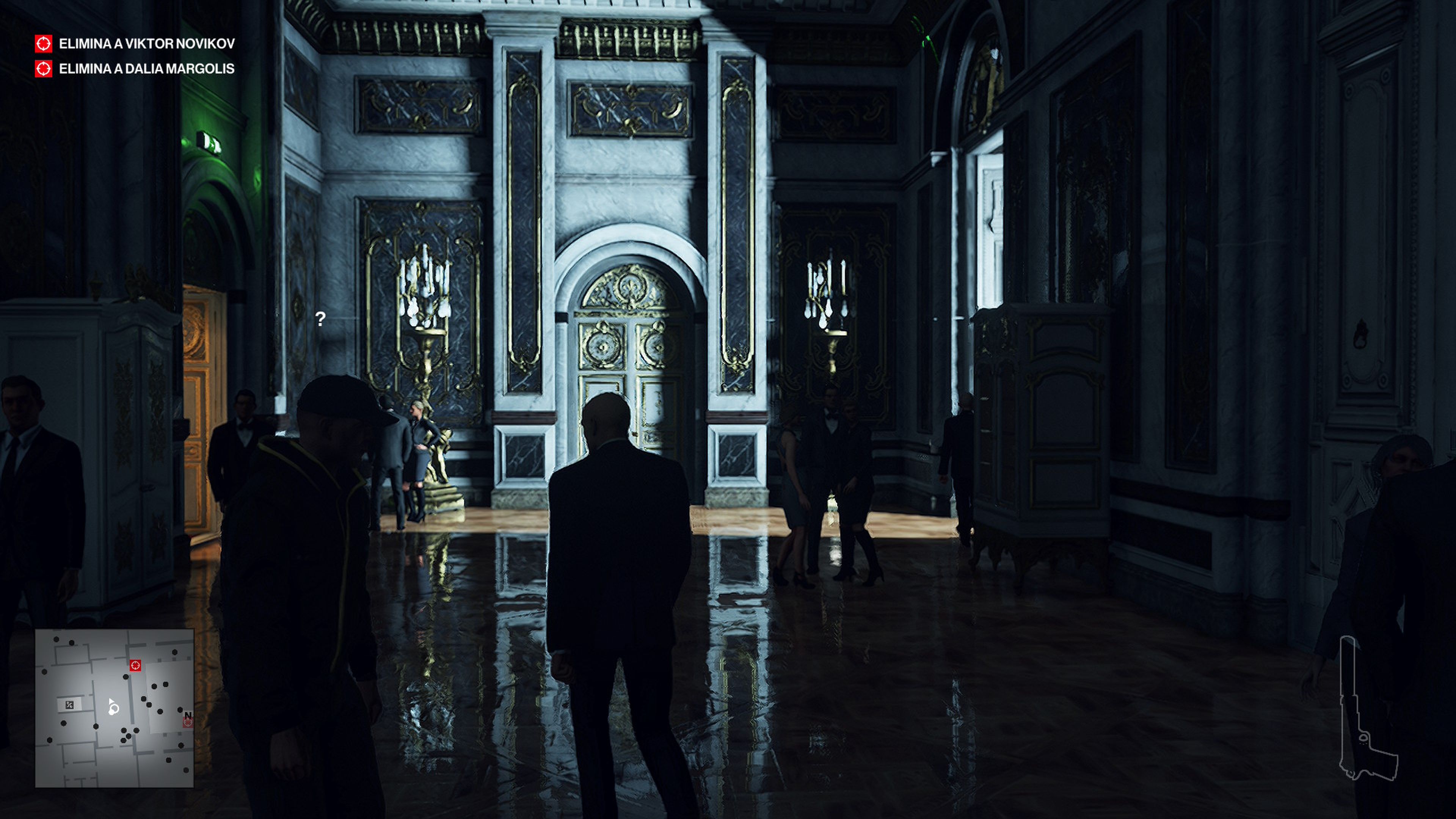This screenshot has width=1456, height=819.
Task: Click the camera room icon on the minimap
Action: [69, 704]
